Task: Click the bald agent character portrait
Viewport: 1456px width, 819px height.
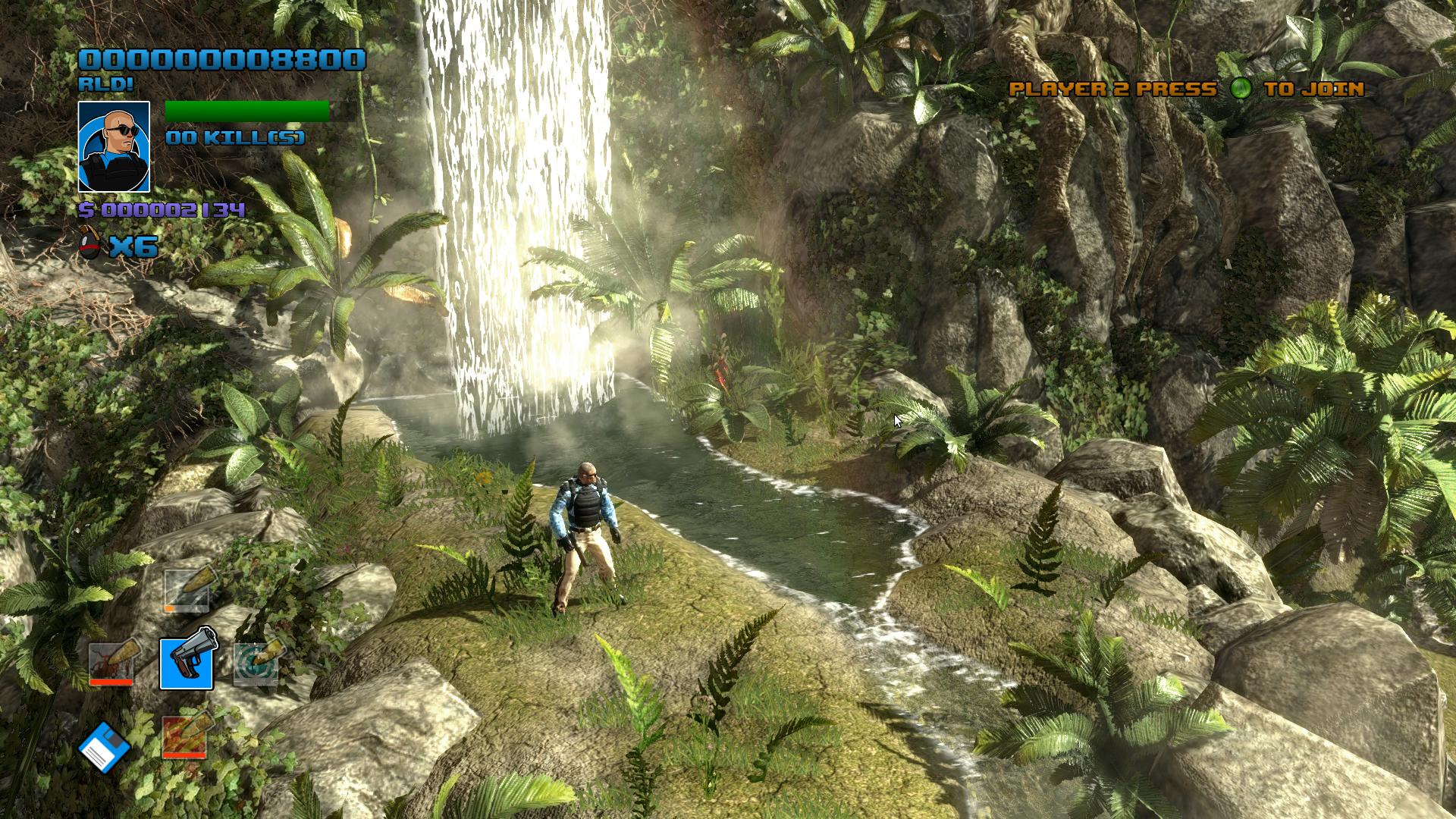Action: pos(115,146)
